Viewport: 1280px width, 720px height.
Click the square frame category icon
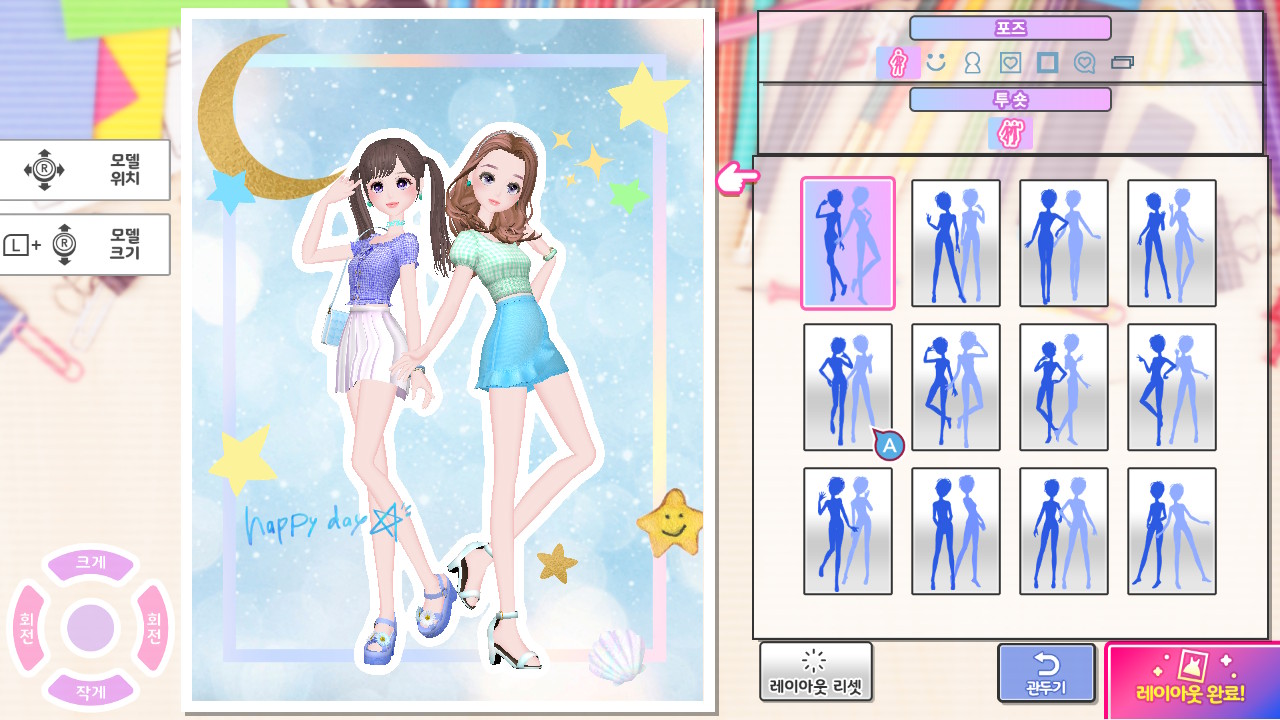(1047, 61)
